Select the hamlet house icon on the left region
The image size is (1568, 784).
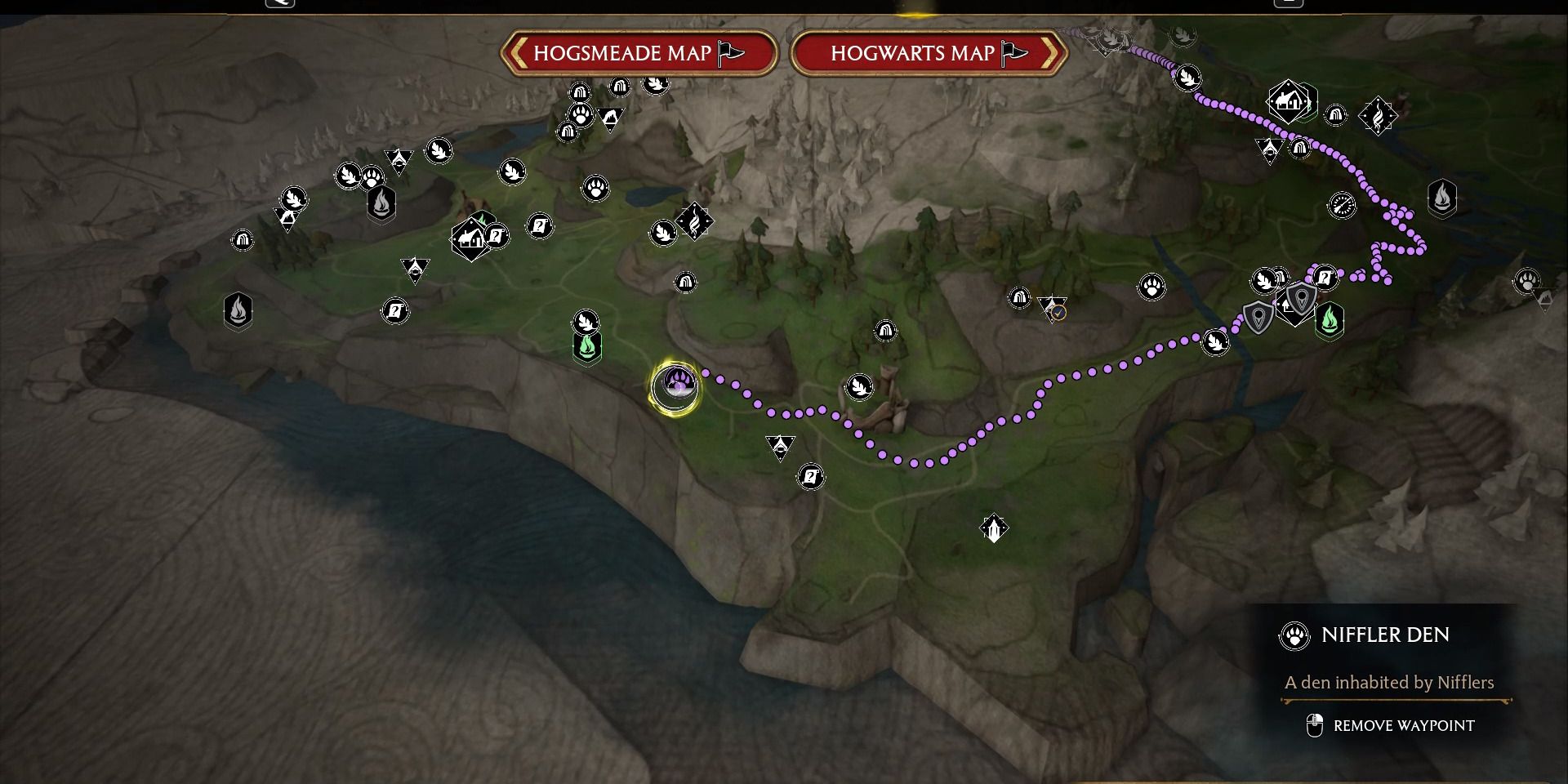coord(471,238)
